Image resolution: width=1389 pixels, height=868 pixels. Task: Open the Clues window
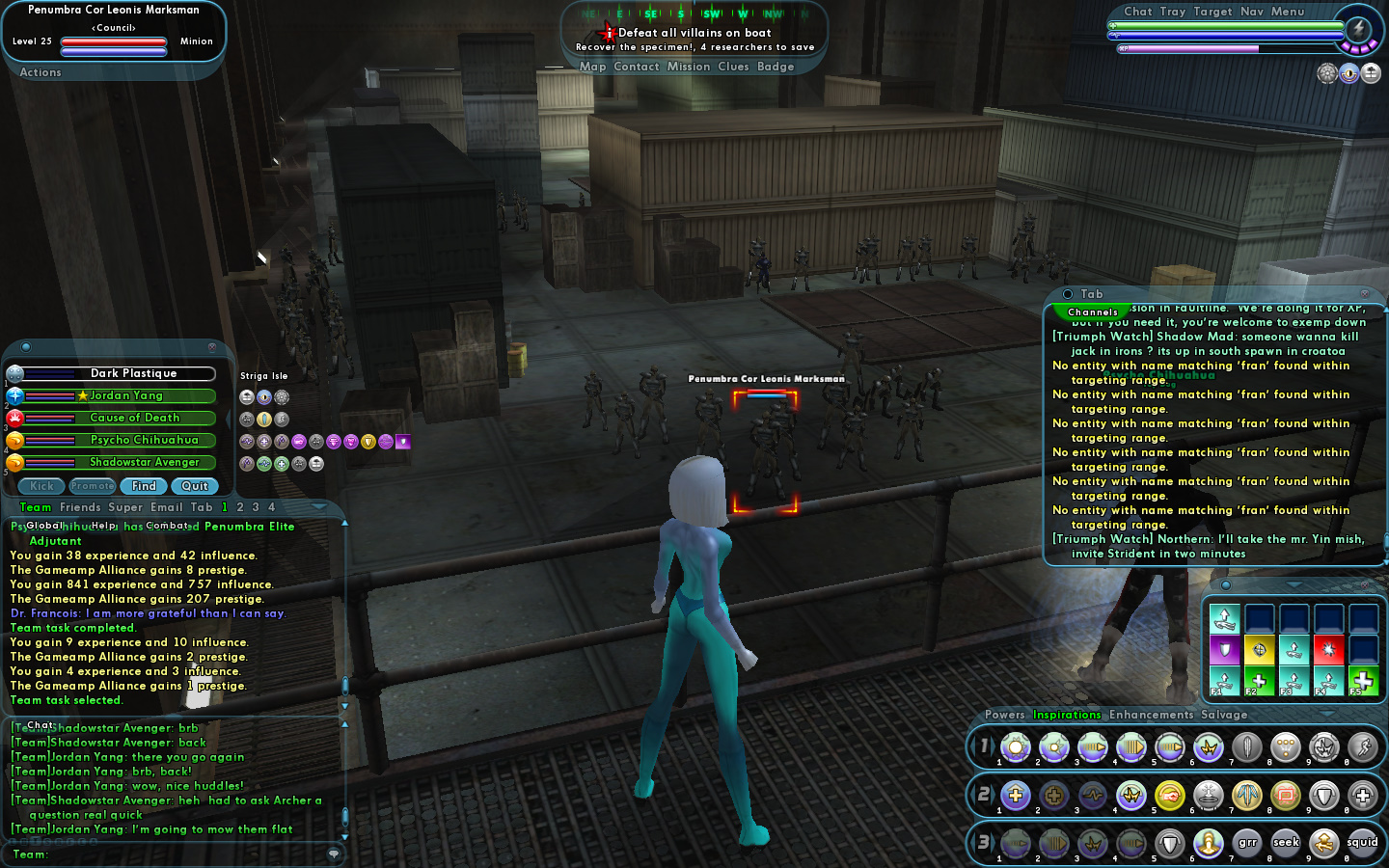(x=733, y=68)
